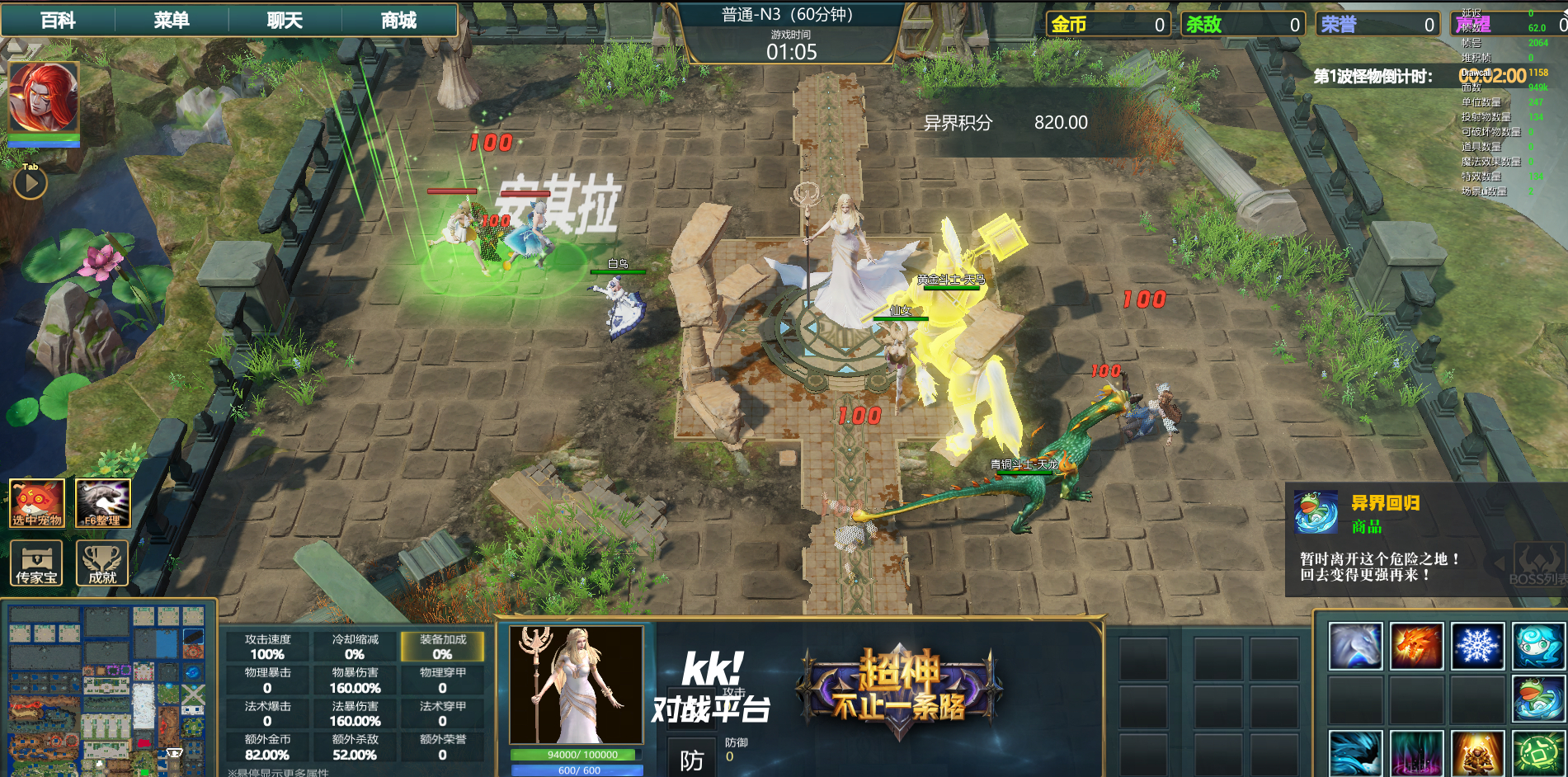Open the 菜单 game menu

tap(172, 20)
